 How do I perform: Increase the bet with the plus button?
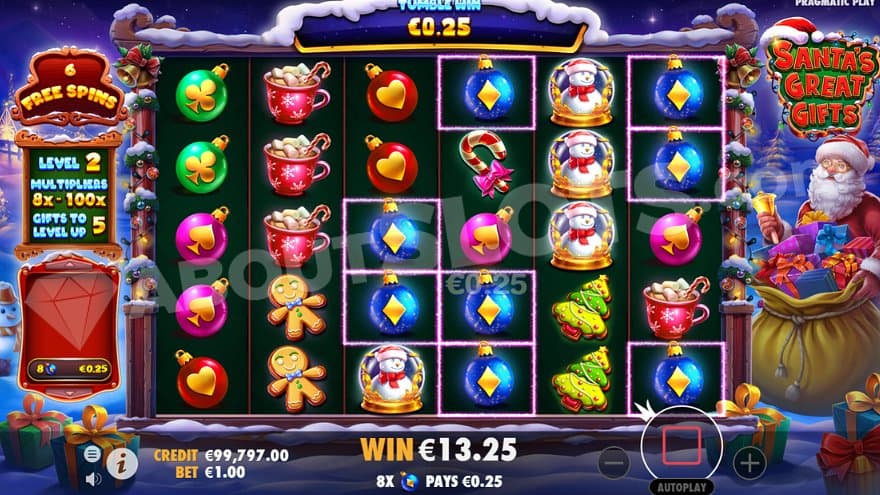coord(749,461)
